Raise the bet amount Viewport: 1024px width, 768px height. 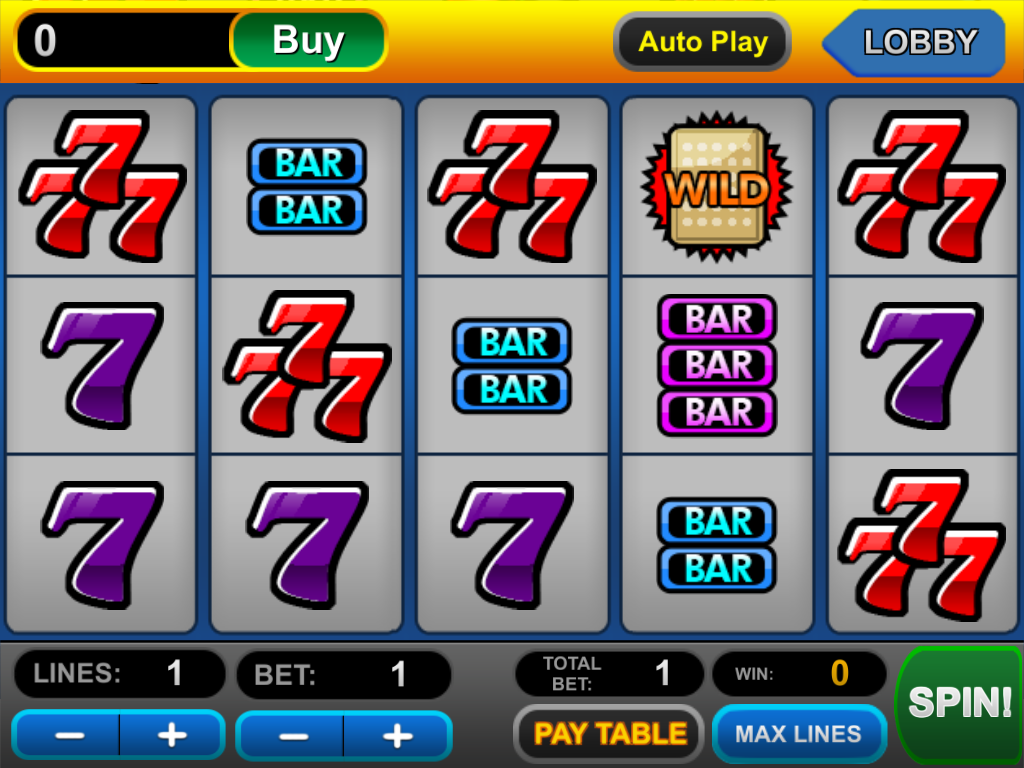397,737
